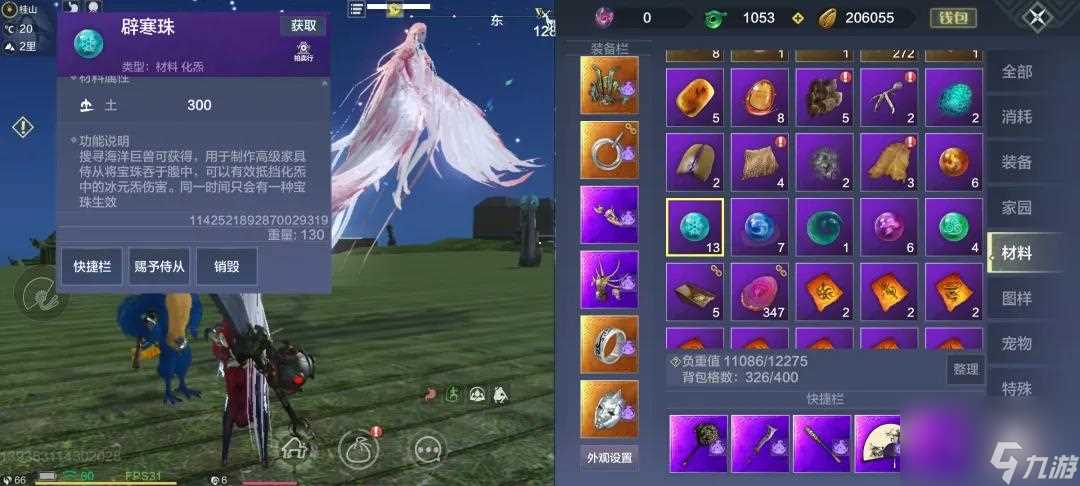1080x486 pixels.
Task: Switch to the 装备 tab
Action: [x=1016, y=162]
